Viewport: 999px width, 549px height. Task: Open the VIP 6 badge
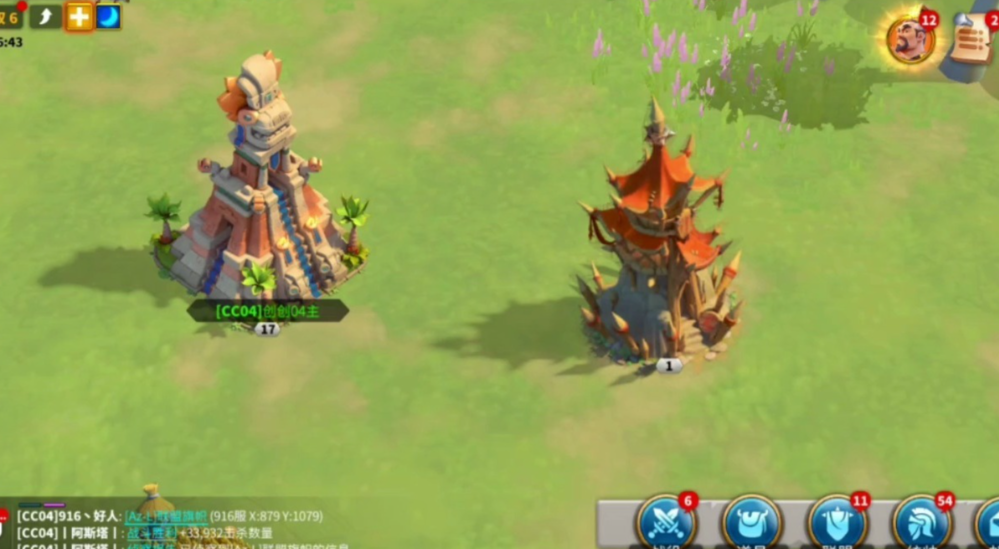(10, 16)
